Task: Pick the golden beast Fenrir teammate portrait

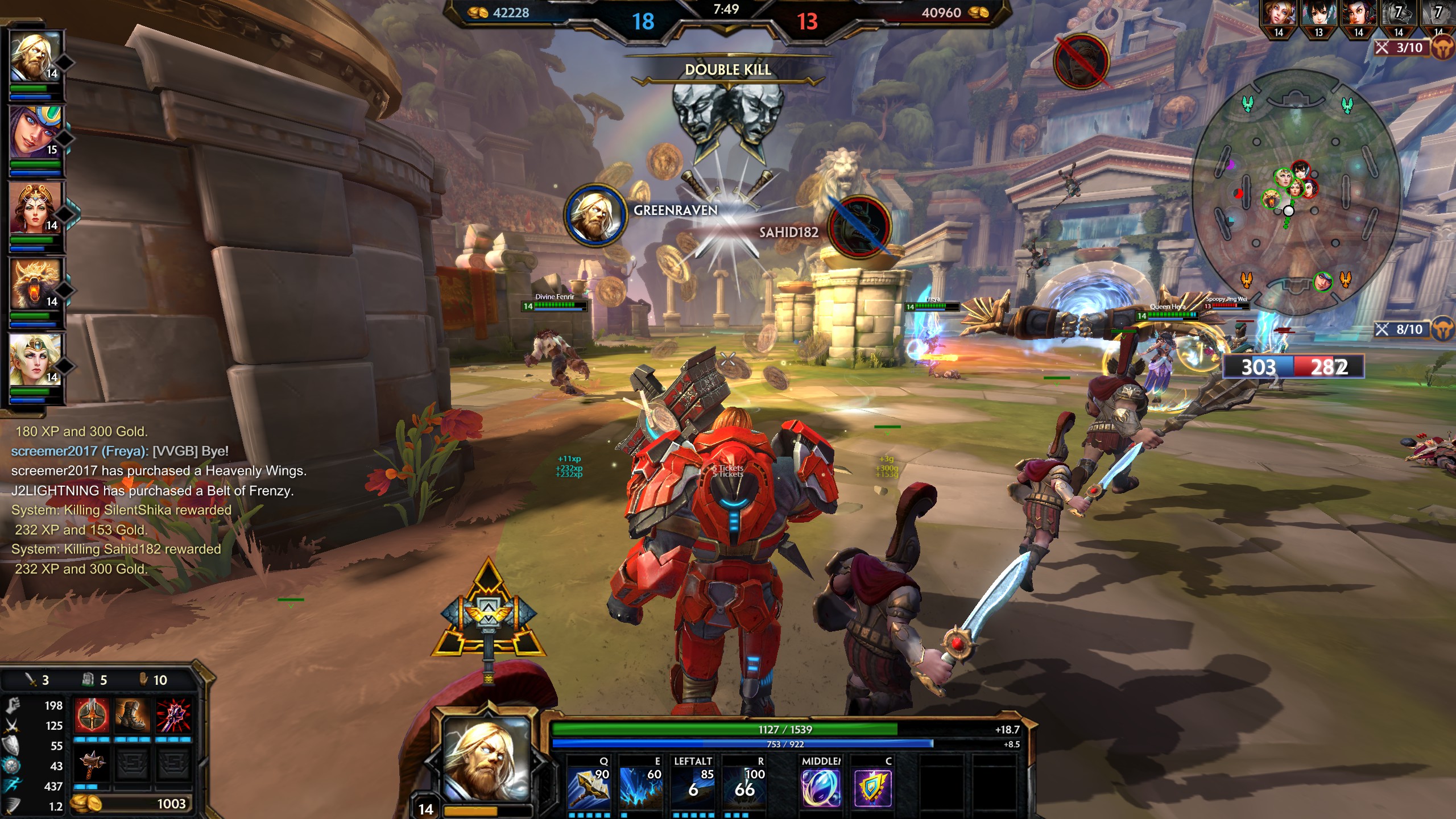Action: click(35, 285)
